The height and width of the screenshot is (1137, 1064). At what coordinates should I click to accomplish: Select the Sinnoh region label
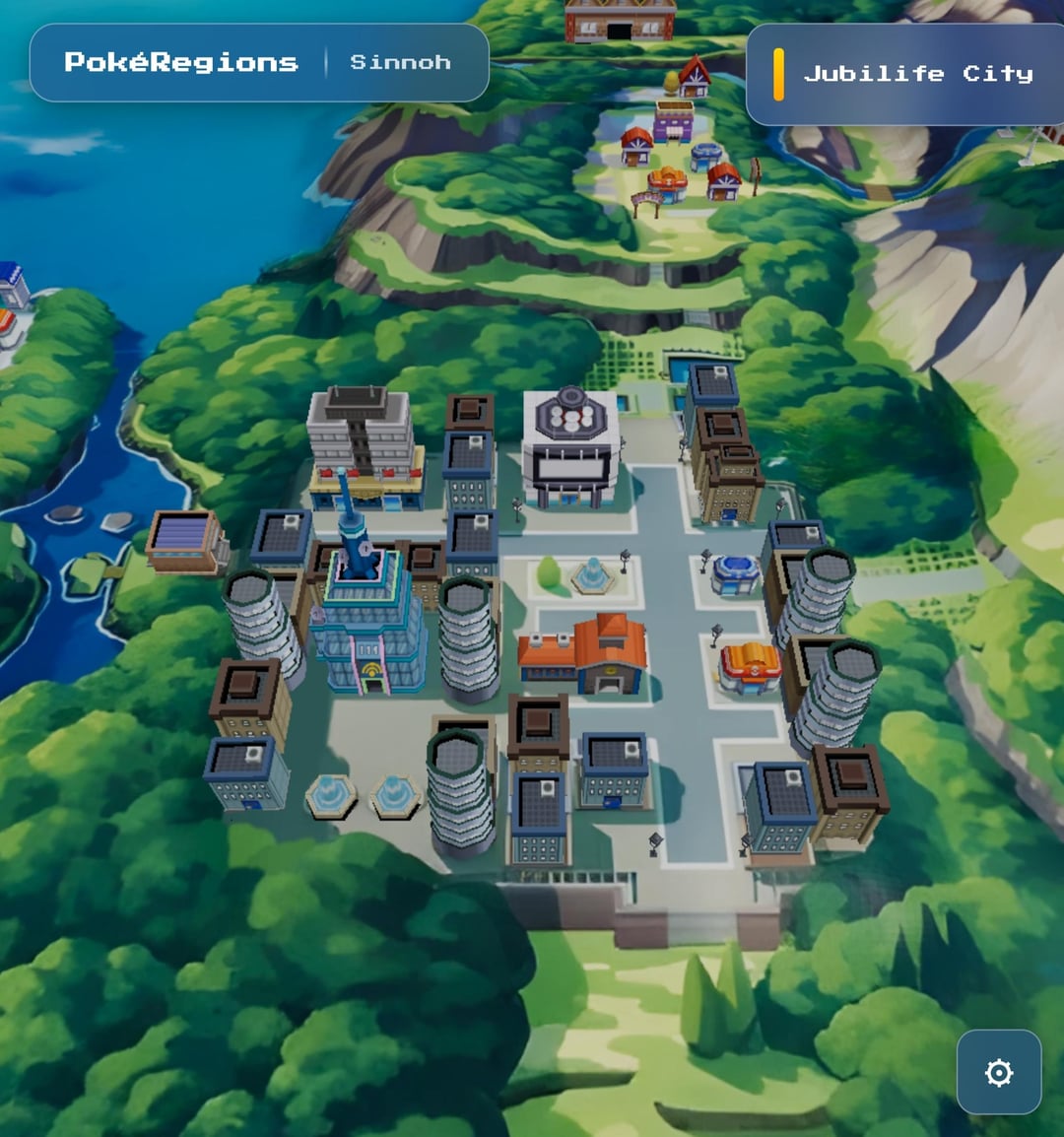(x=400, y=62)
